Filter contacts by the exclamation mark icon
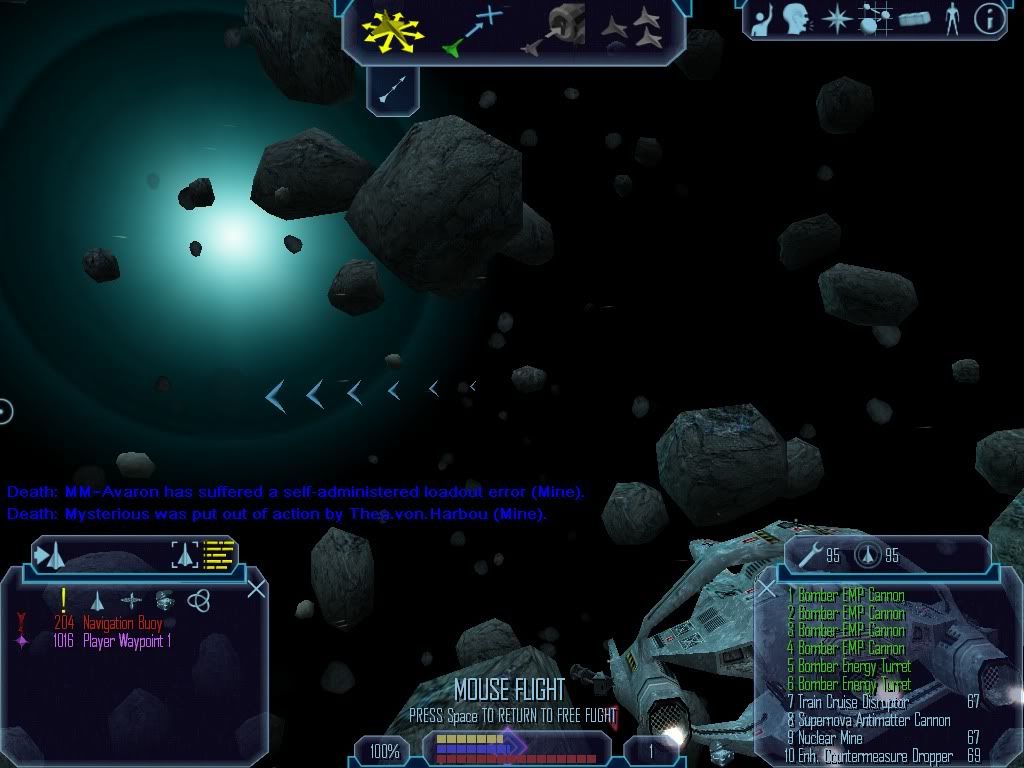The image size is (1024, 768). point(64,600)
